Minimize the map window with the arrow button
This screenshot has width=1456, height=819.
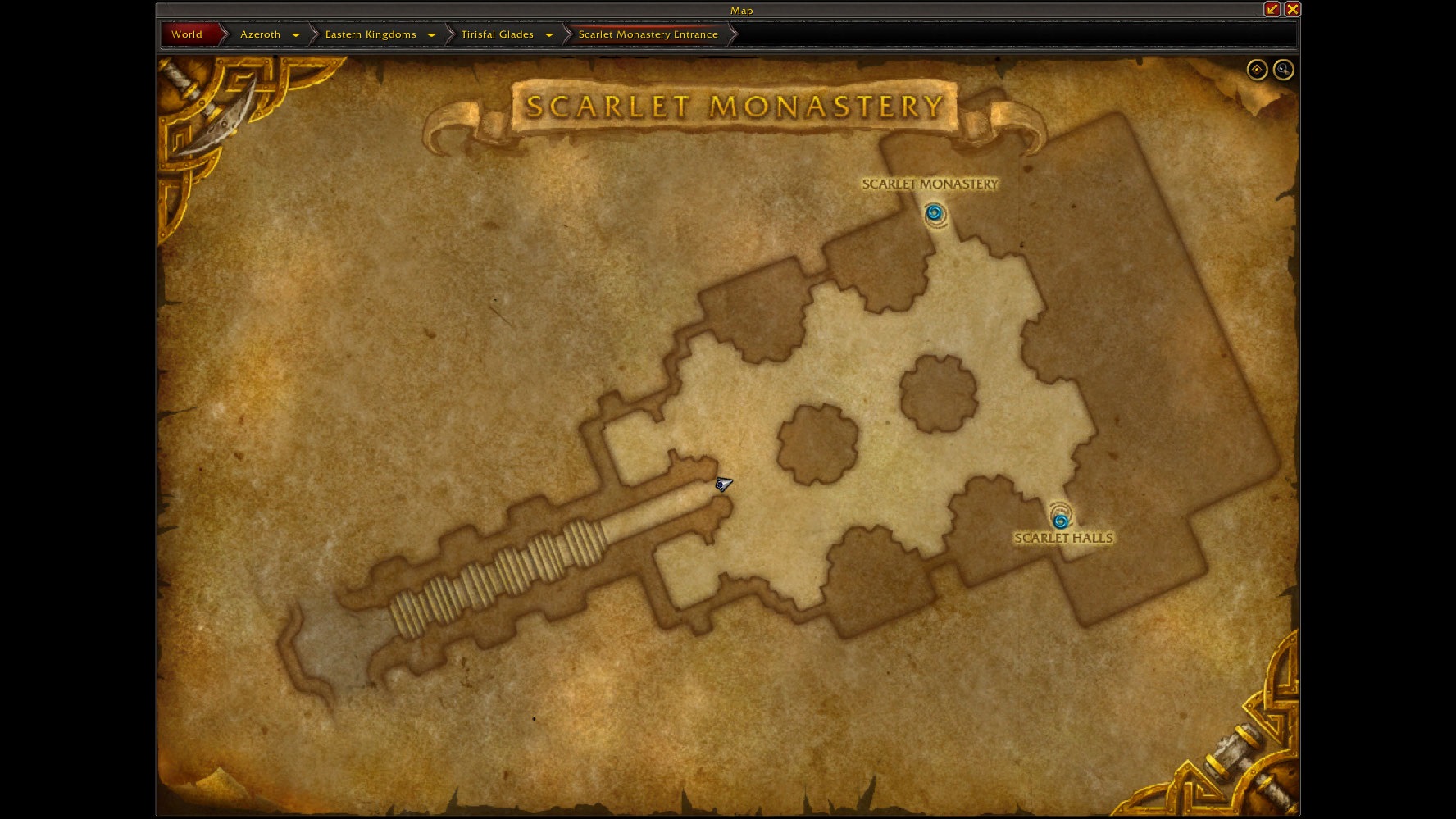pyautogui.click(x=1272, y=9)
